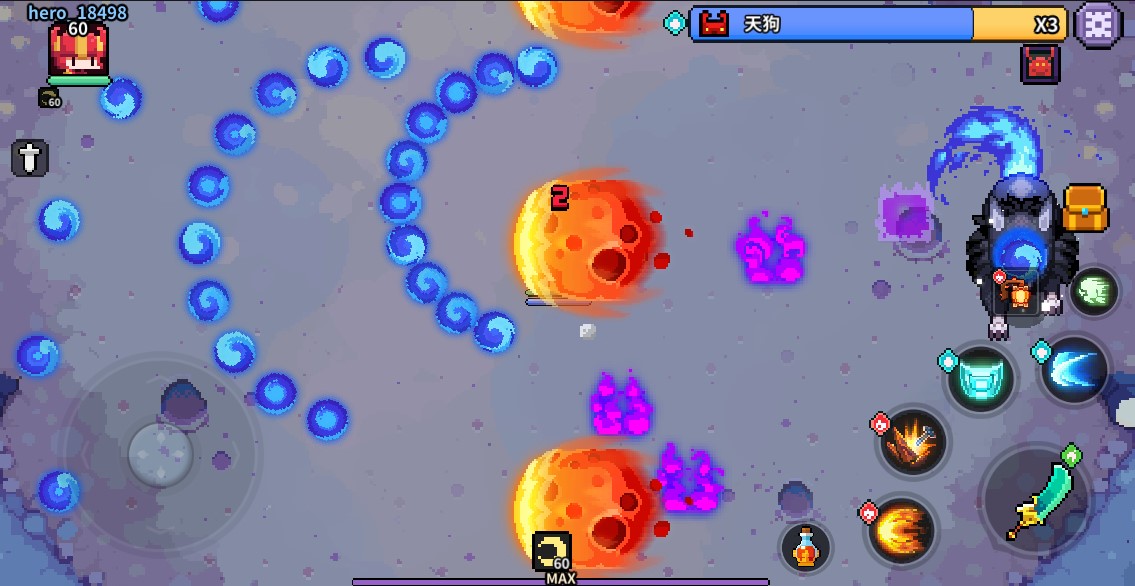Open the purple octagon menu button
Viewport: 1135px width, 586px height.
coord(1098,24)
